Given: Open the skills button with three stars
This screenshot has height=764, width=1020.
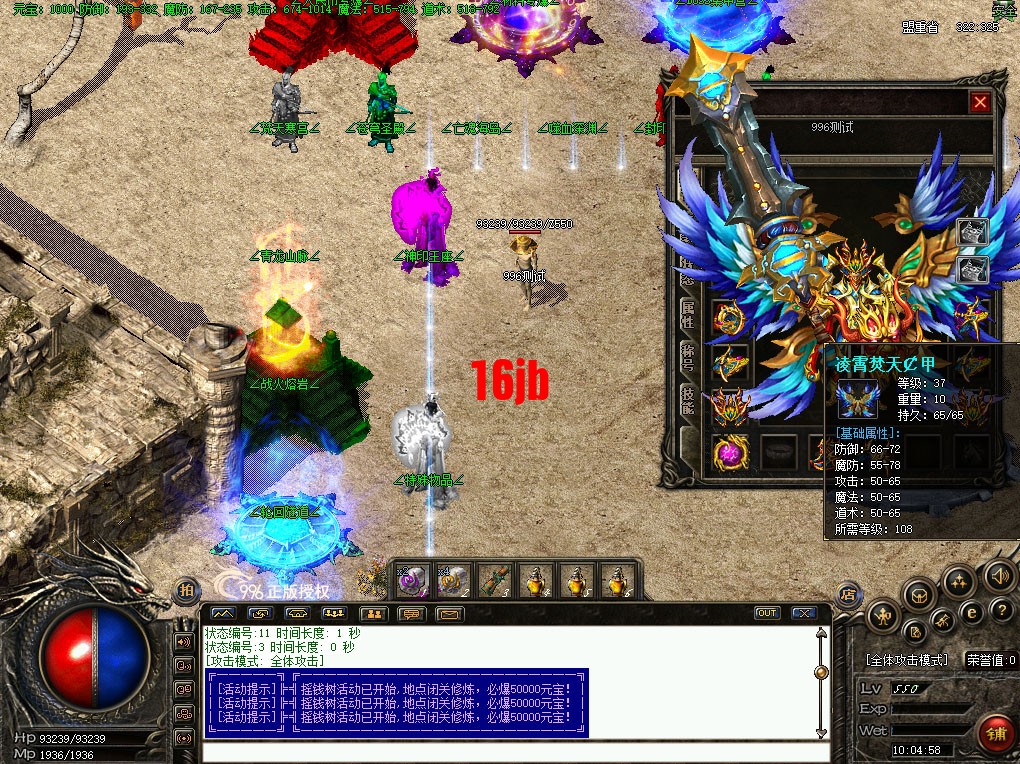Looking at the screenshot, I should tap(959, 581).
